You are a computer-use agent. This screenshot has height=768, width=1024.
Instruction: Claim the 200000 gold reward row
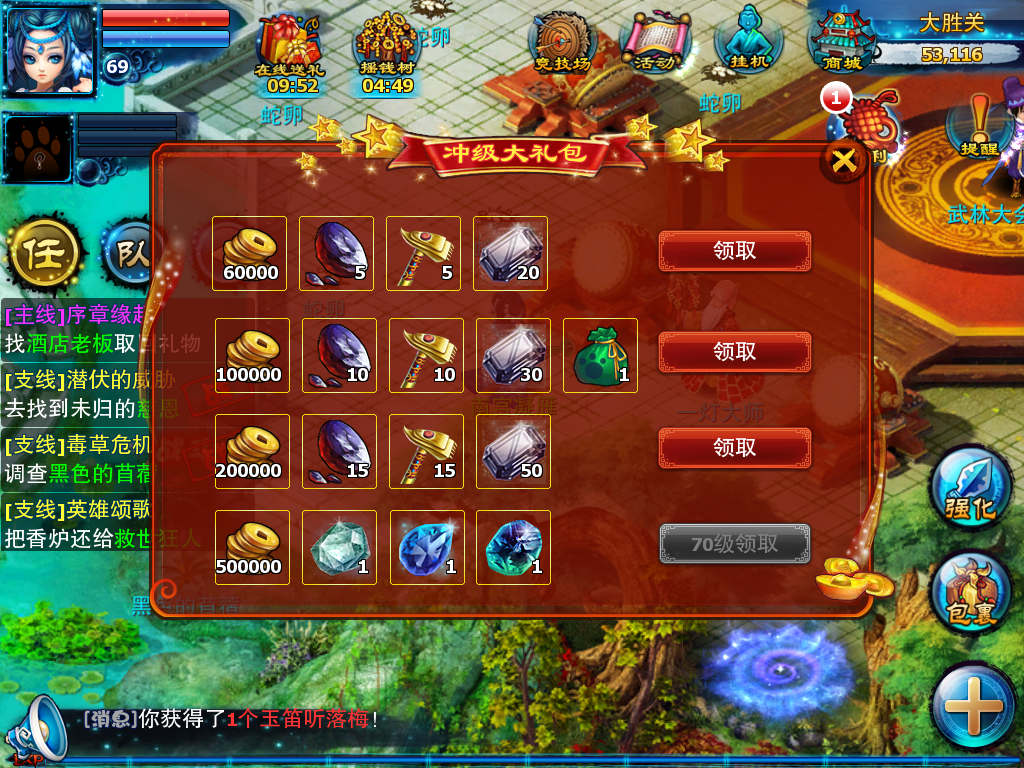[734, 448]
